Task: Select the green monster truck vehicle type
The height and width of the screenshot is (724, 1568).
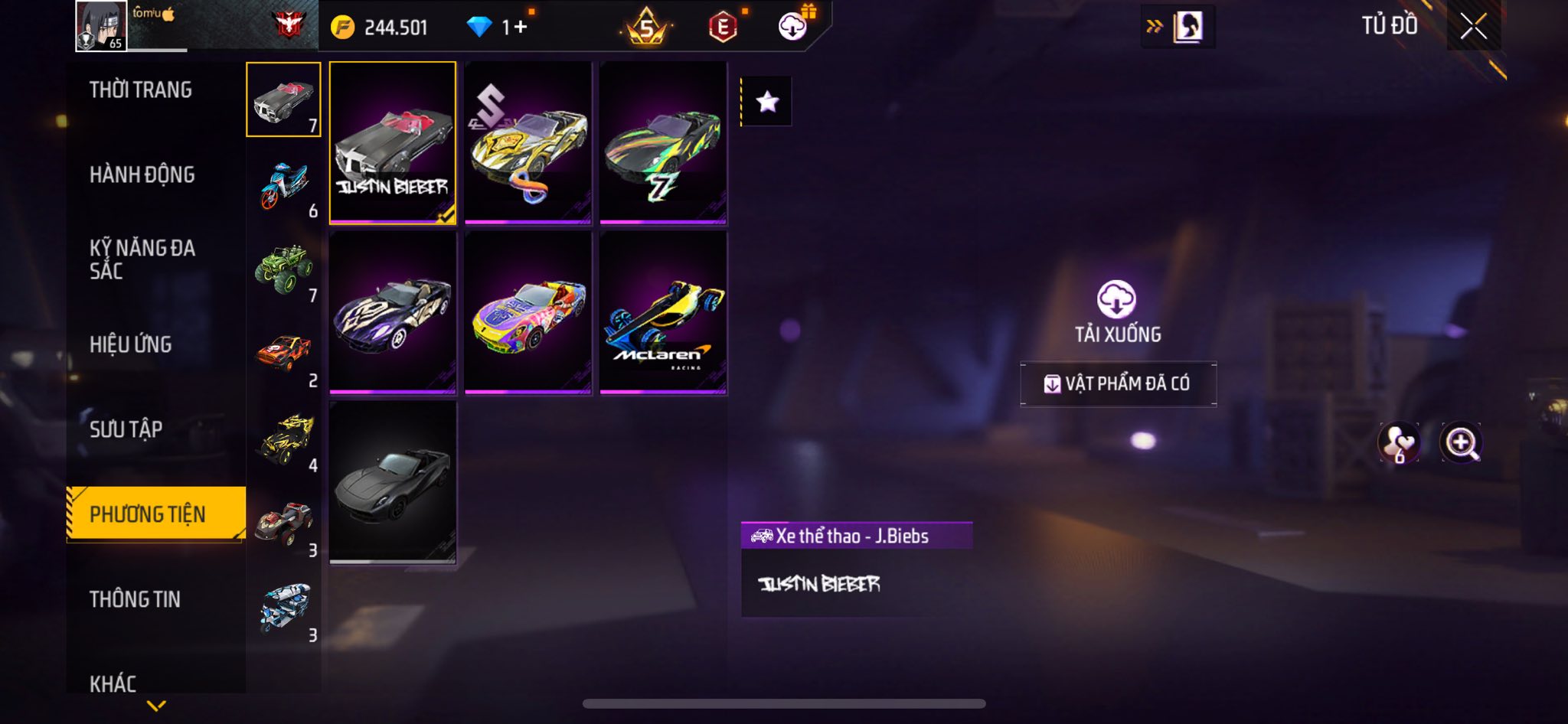Action: coord(284,269)
